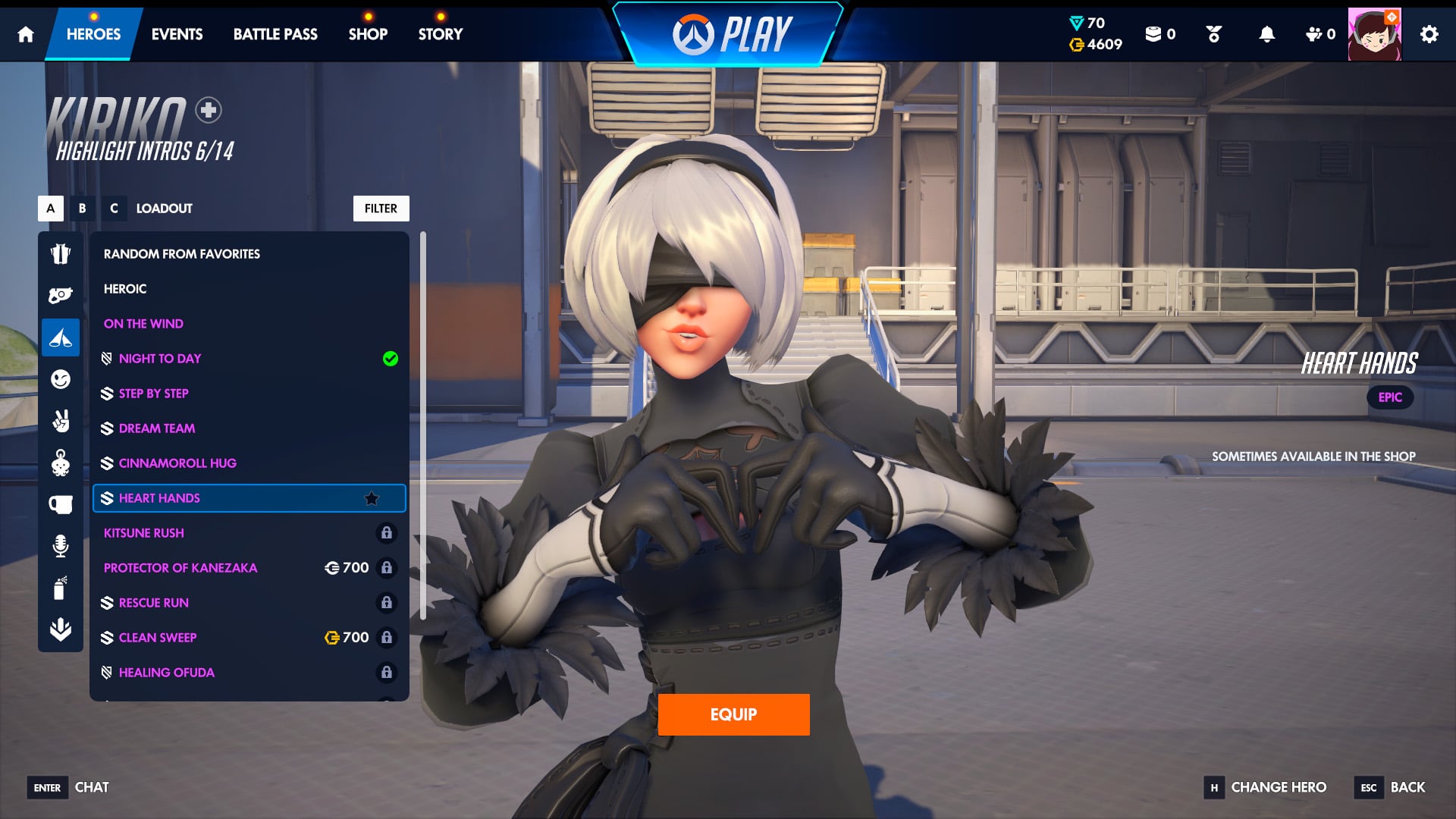Select the locked Kitsune Rush intro

click(144, 533)
